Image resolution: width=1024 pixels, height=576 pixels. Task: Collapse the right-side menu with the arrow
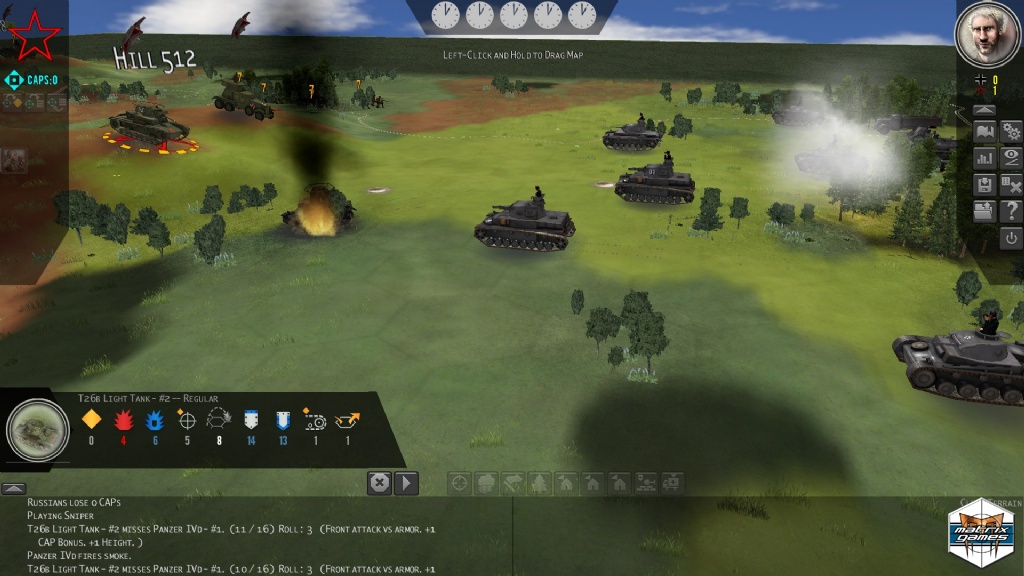[984, 109]
